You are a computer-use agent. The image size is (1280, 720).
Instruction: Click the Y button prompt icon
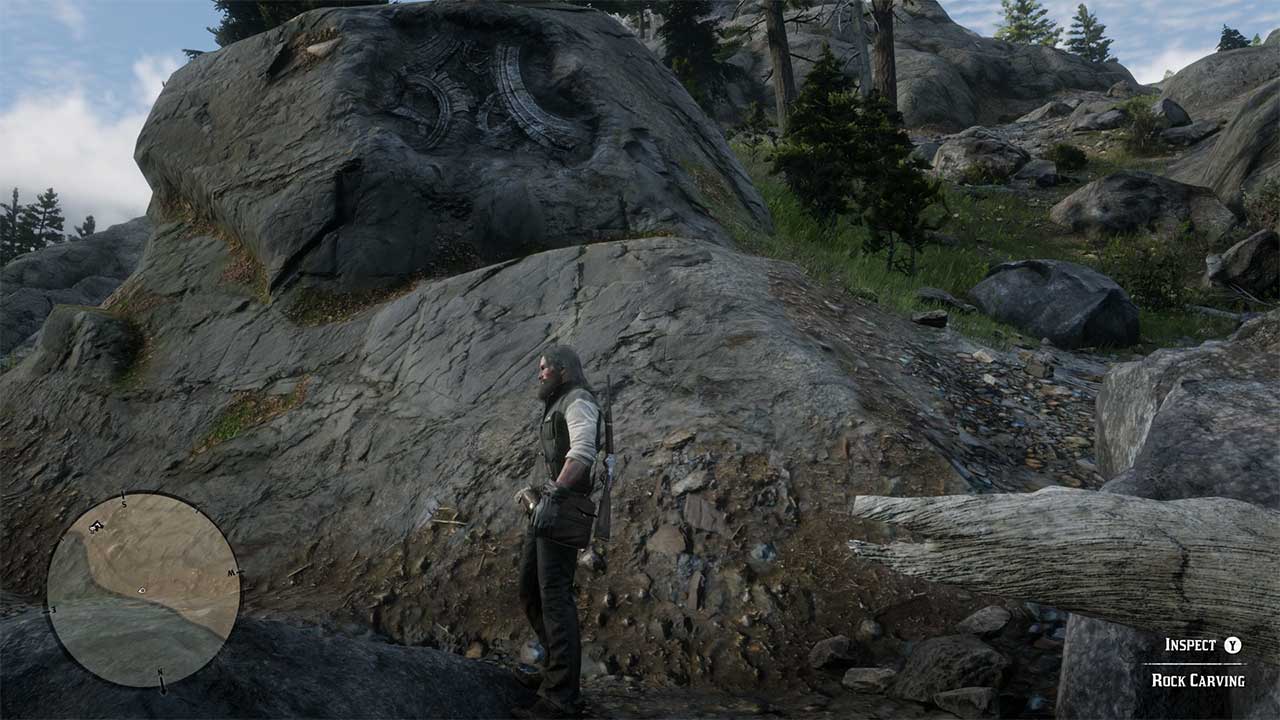click(x=1232, y=645)
